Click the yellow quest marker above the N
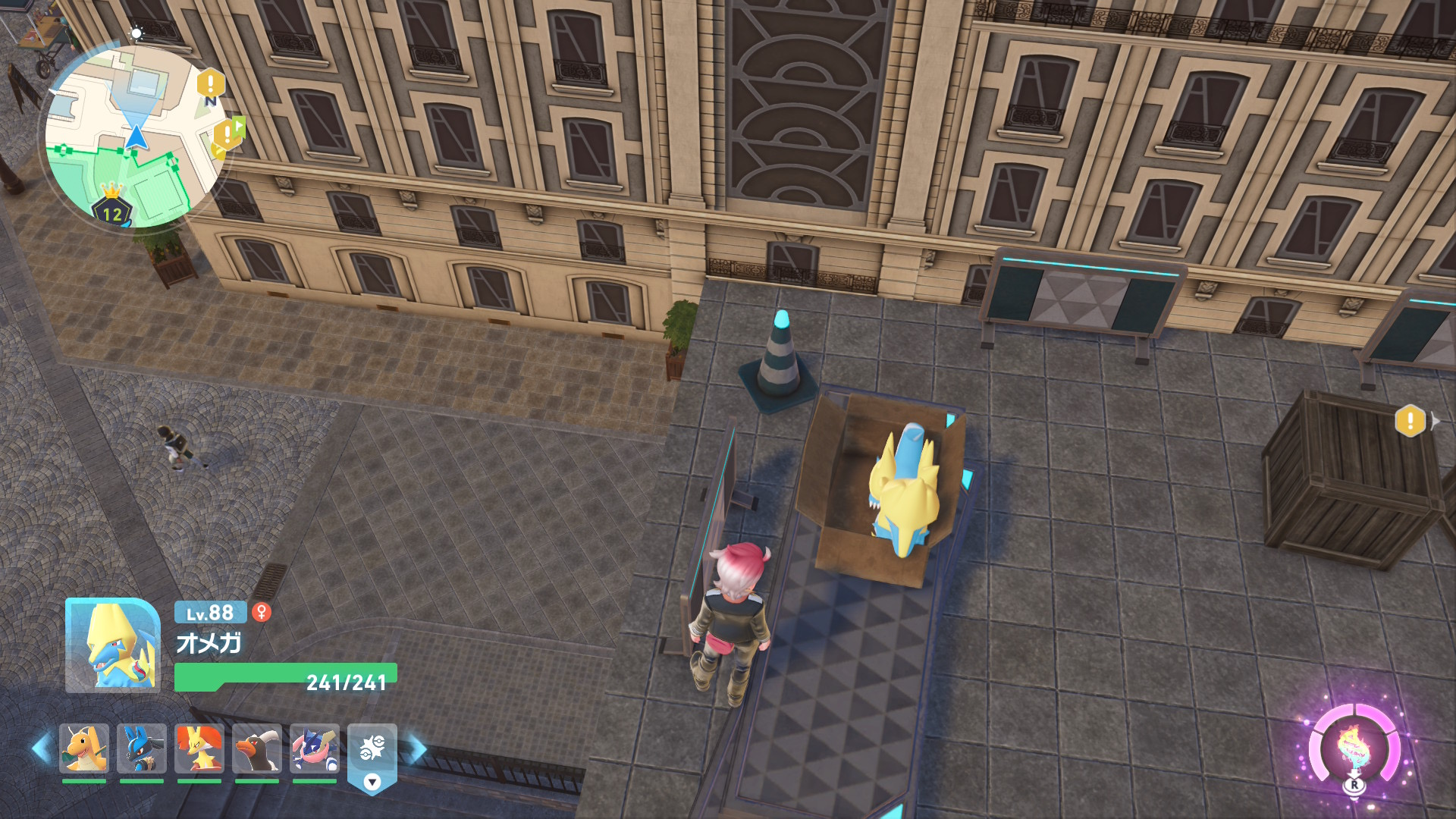This screenshot has height=819, width=1456. [211, 82]
